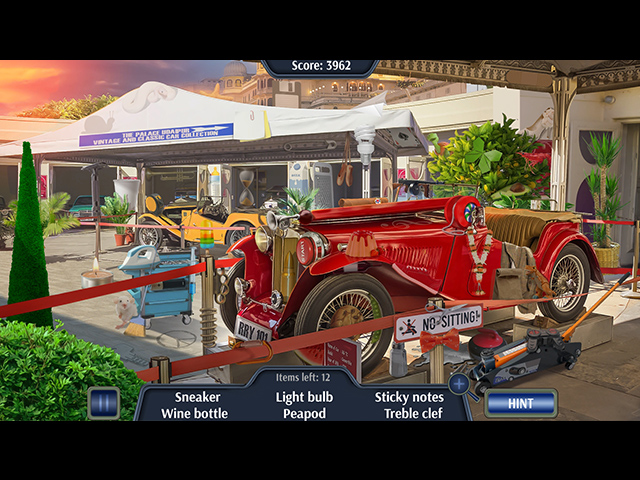This screenshot has height=480, width=640.
Task: Select Wine bottle in the item list
Action: point(195,413)
